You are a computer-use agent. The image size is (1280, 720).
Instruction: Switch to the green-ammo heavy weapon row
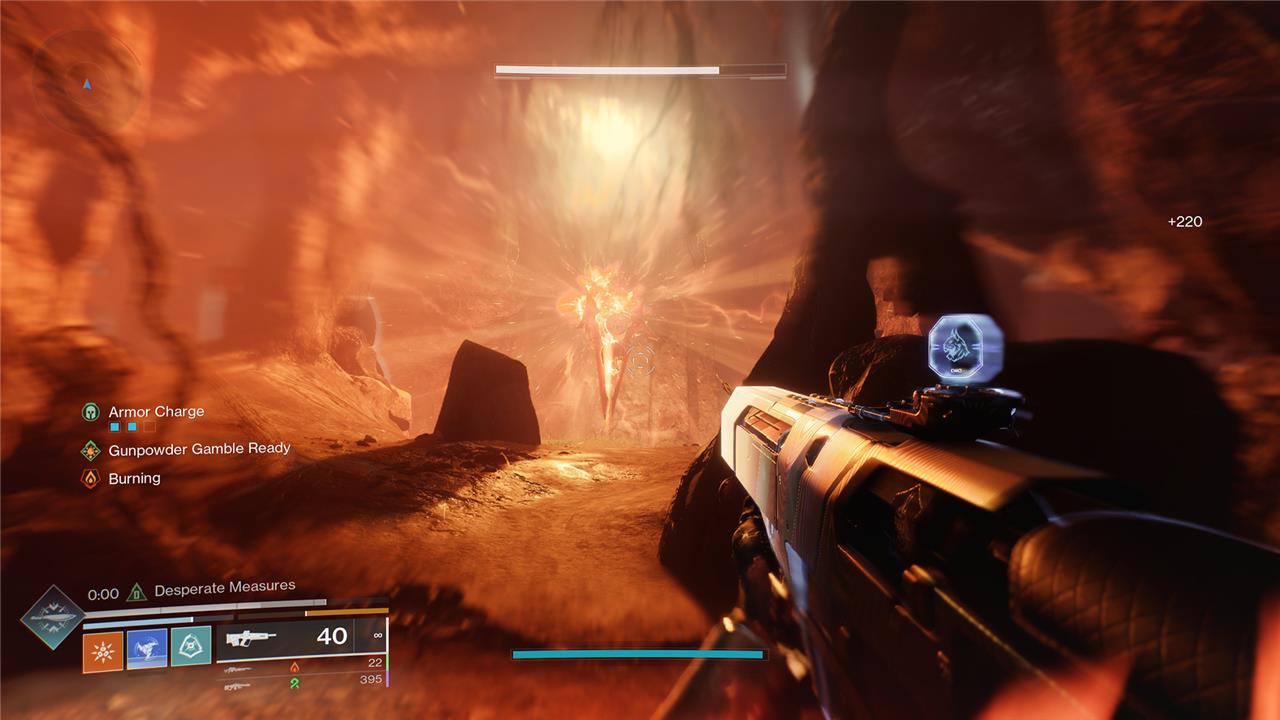coord(300,681)
